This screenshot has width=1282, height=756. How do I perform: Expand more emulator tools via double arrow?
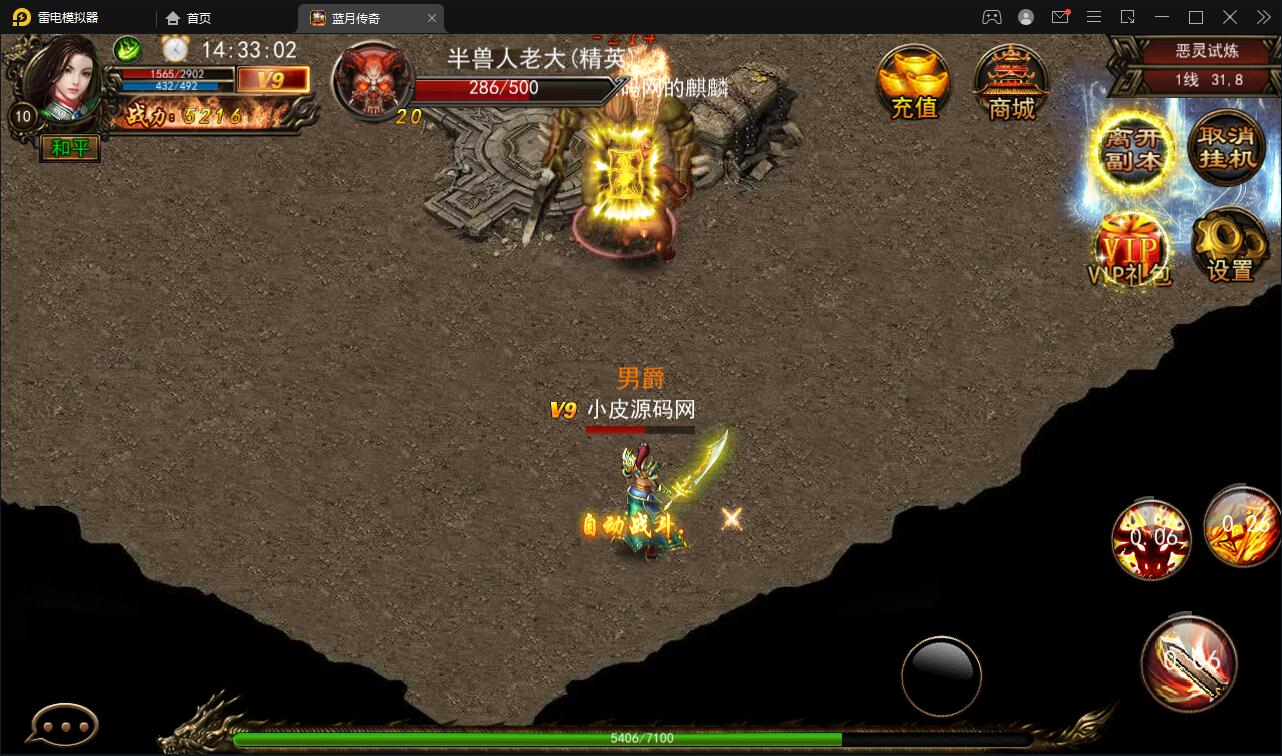coord(1262,17)
